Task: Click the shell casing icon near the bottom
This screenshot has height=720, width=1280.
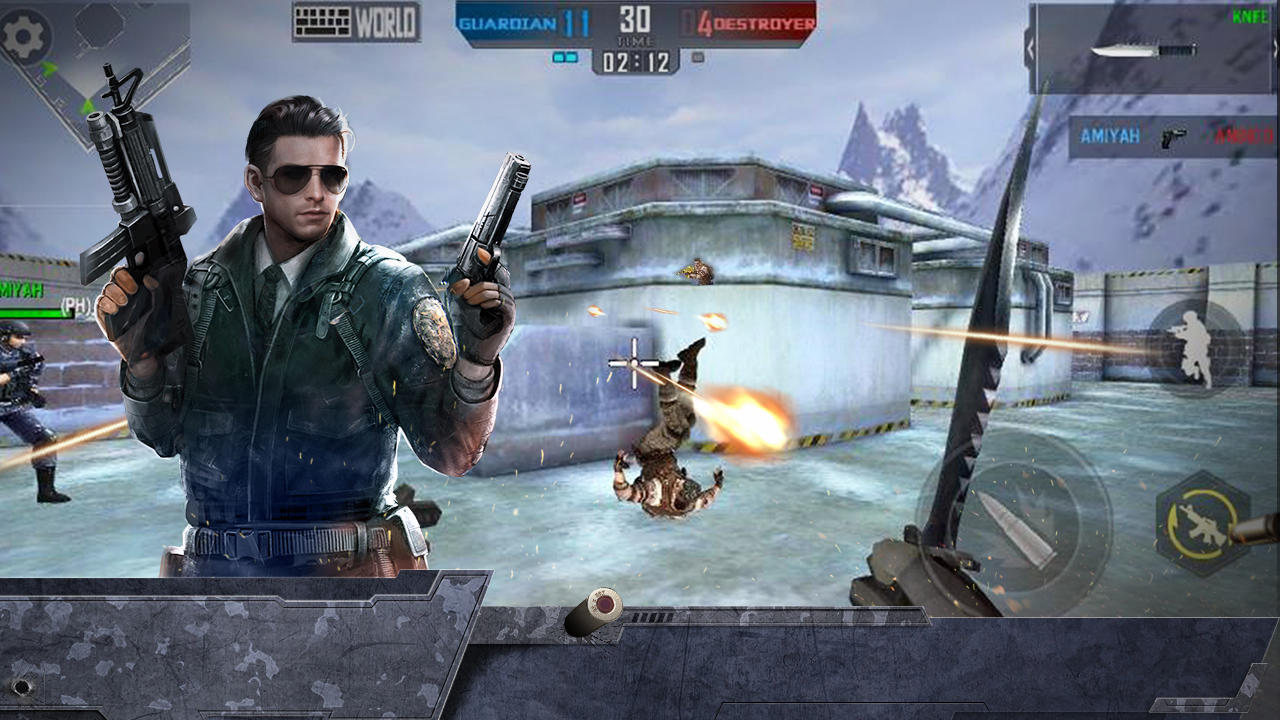Action: [x=592, y=613]
